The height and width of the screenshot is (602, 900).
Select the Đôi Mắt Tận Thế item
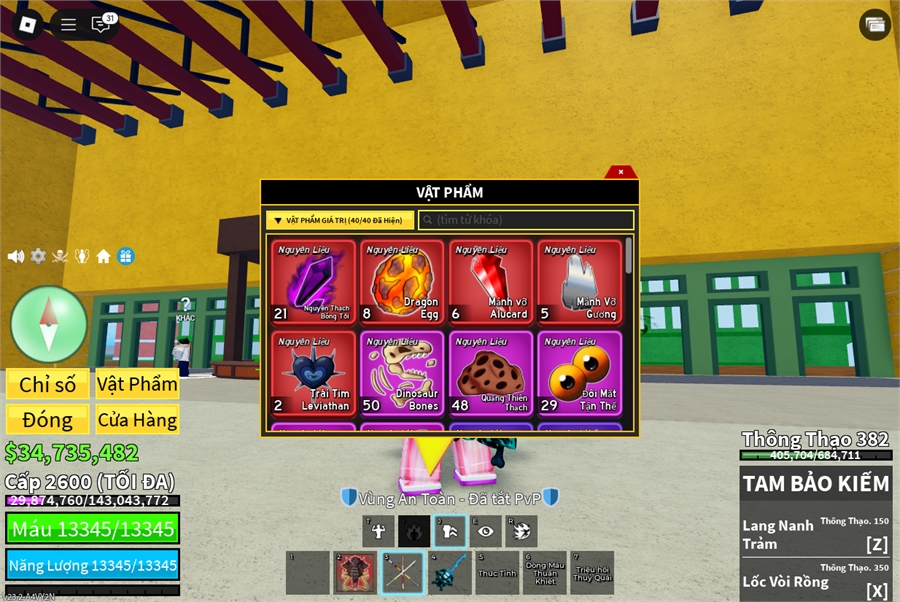click(579, 373)
